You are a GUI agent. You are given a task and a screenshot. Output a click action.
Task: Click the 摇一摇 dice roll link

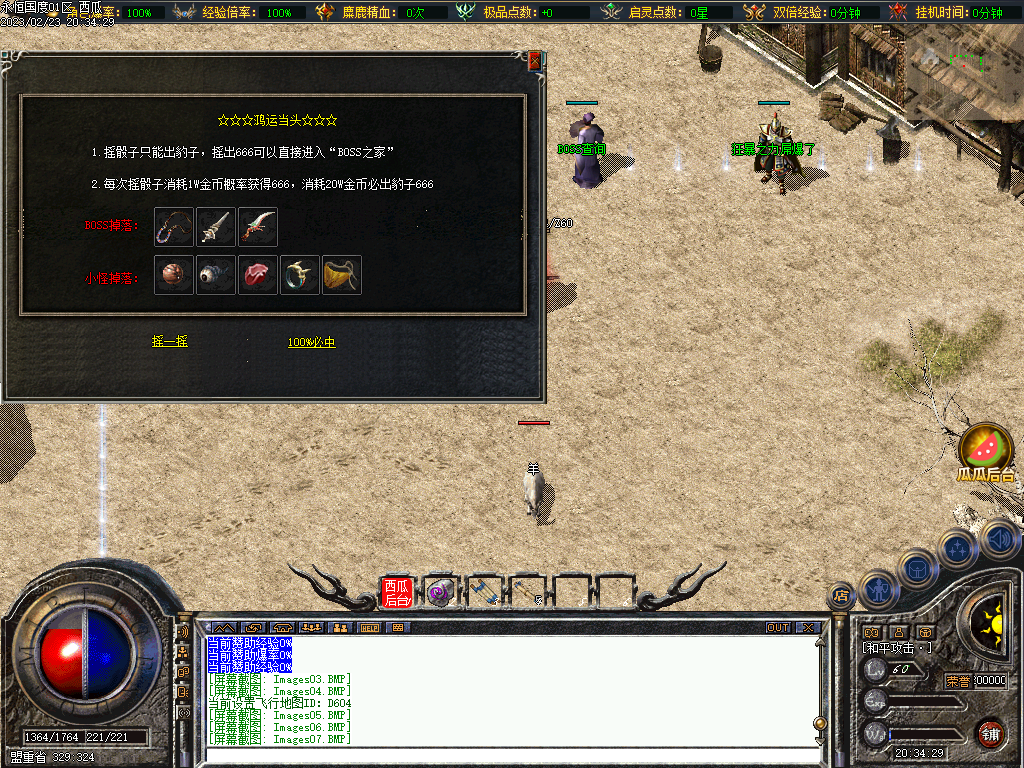point(169,342)
